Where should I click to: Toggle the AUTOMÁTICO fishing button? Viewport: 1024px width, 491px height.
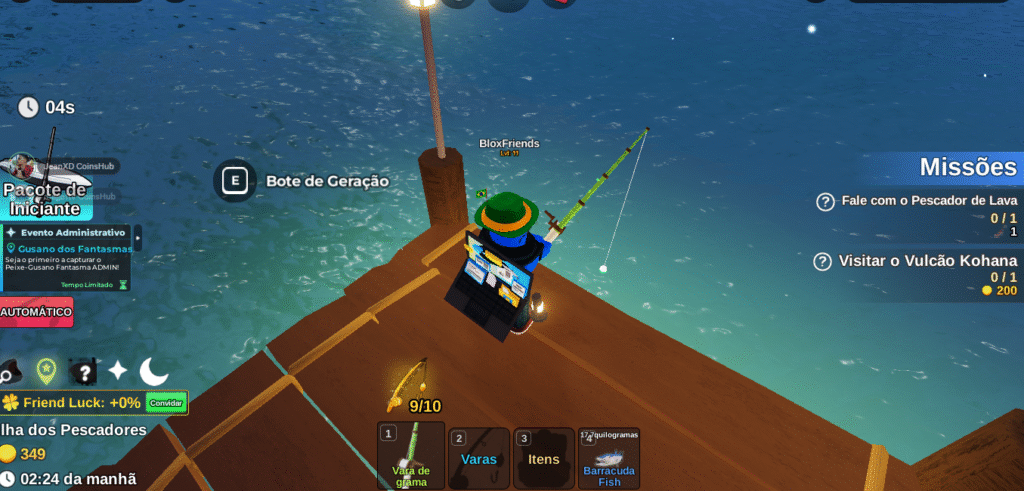(36, 312)
